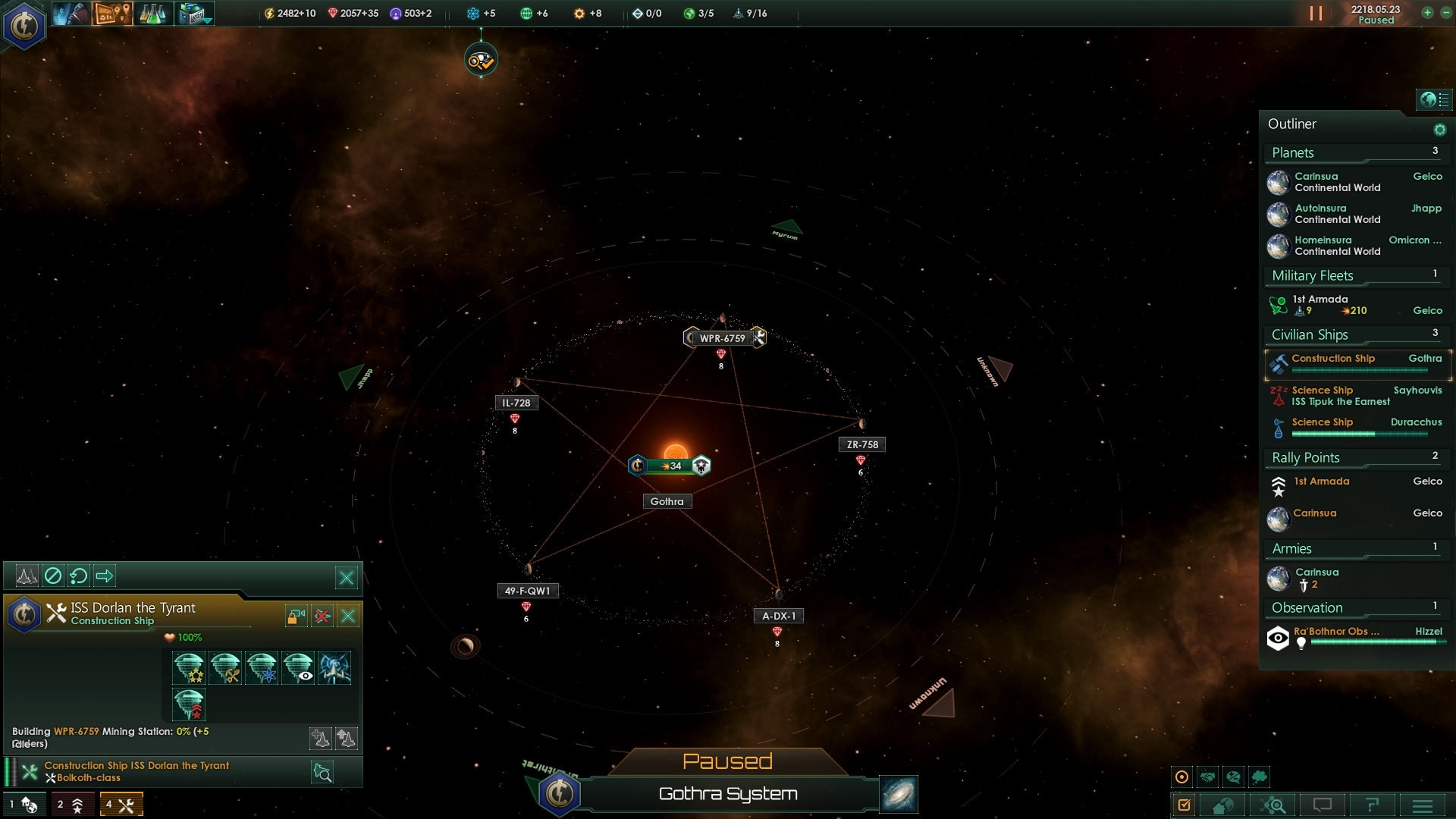Toggle the game pause button
Image resolution: width=1456 pixels, height=819 pixels.
1316,14
